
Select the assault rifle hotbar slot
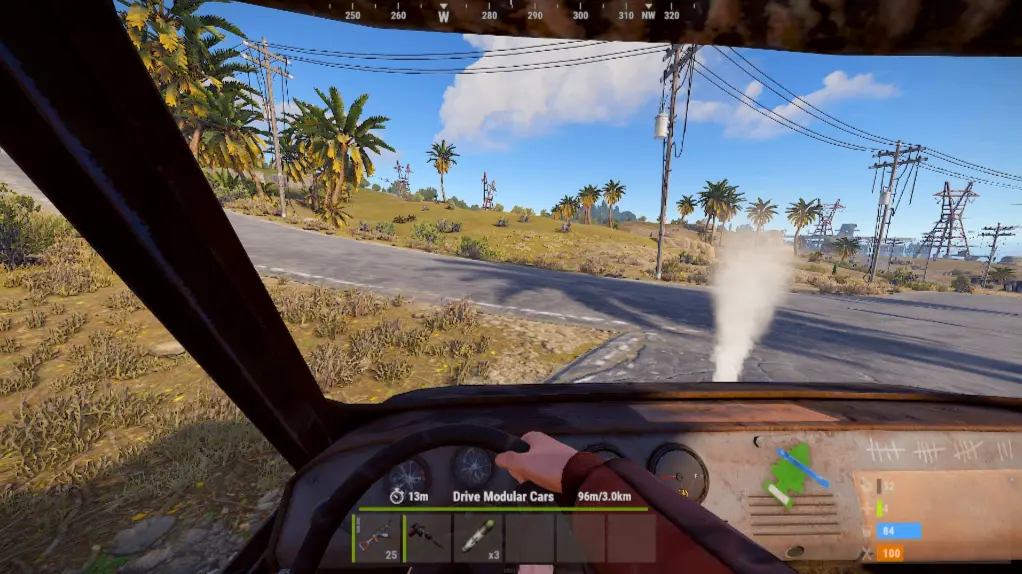click(x=377, y=538)
